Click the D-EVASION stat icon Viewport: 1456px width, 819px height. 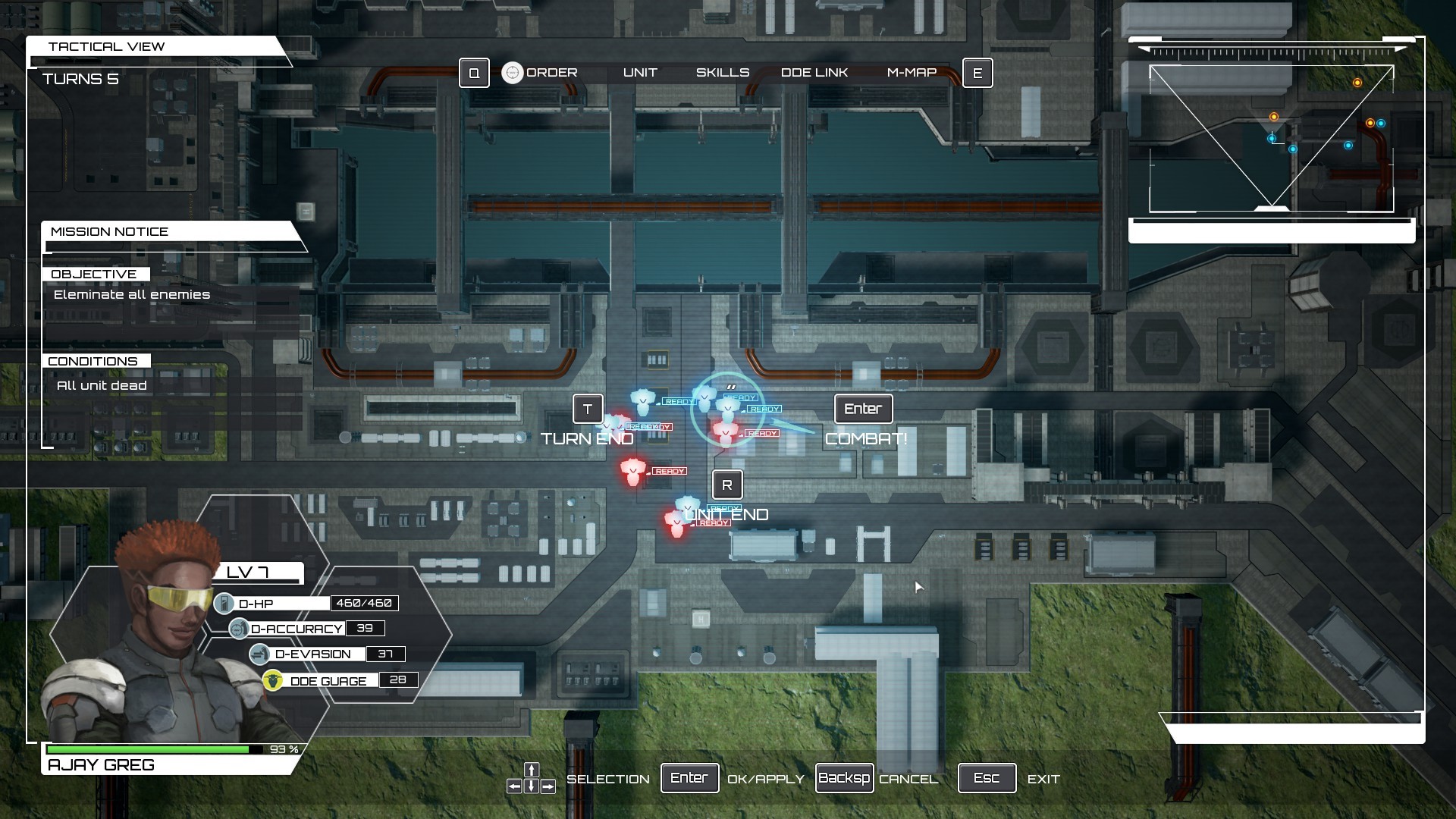[258, 653]
